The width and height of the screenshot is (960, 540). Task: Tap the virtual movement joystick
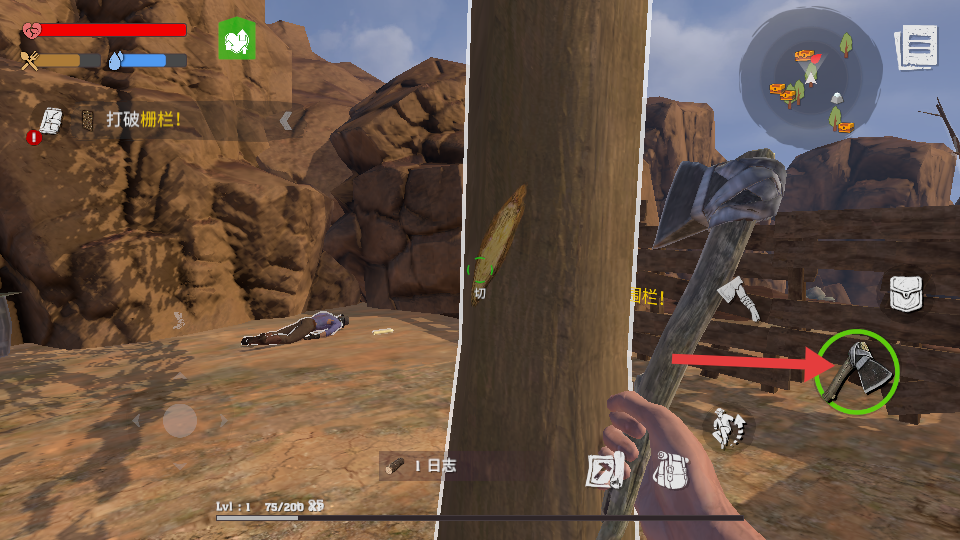point(180,420)
